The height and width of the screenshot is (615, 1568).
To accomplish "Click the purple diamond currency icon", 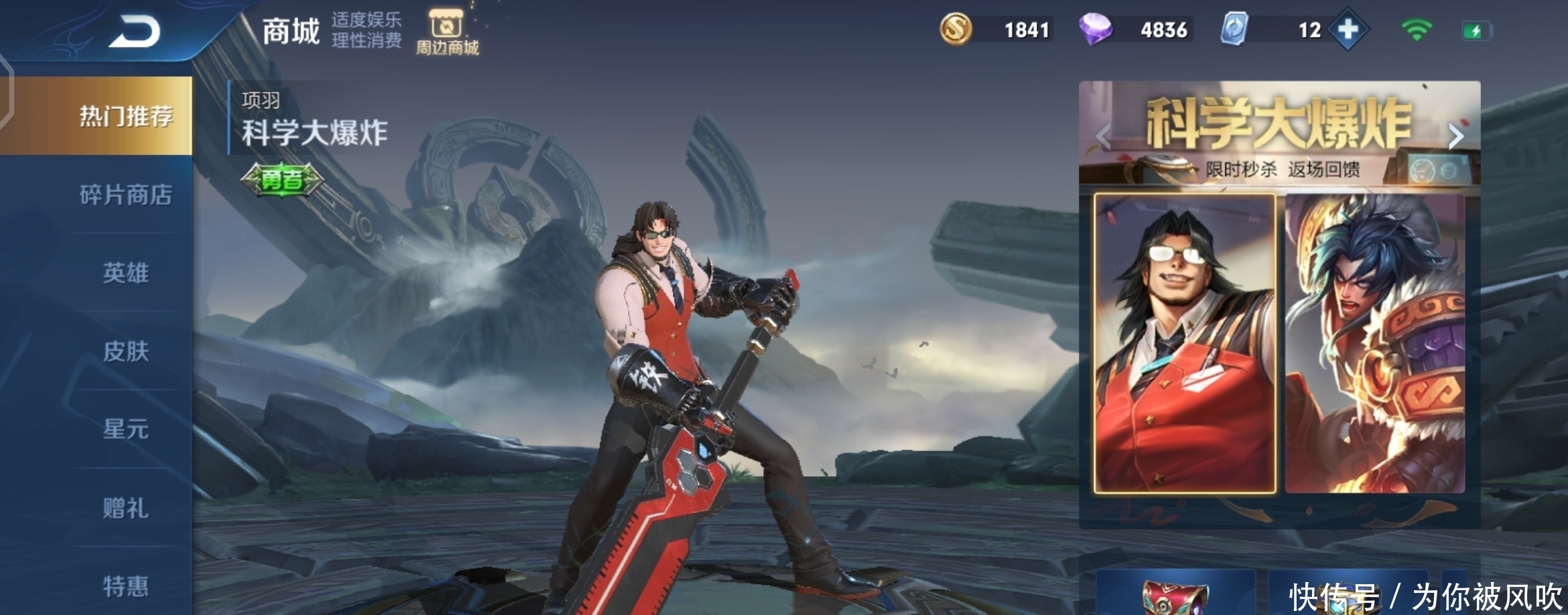I will pos(1095,30).
